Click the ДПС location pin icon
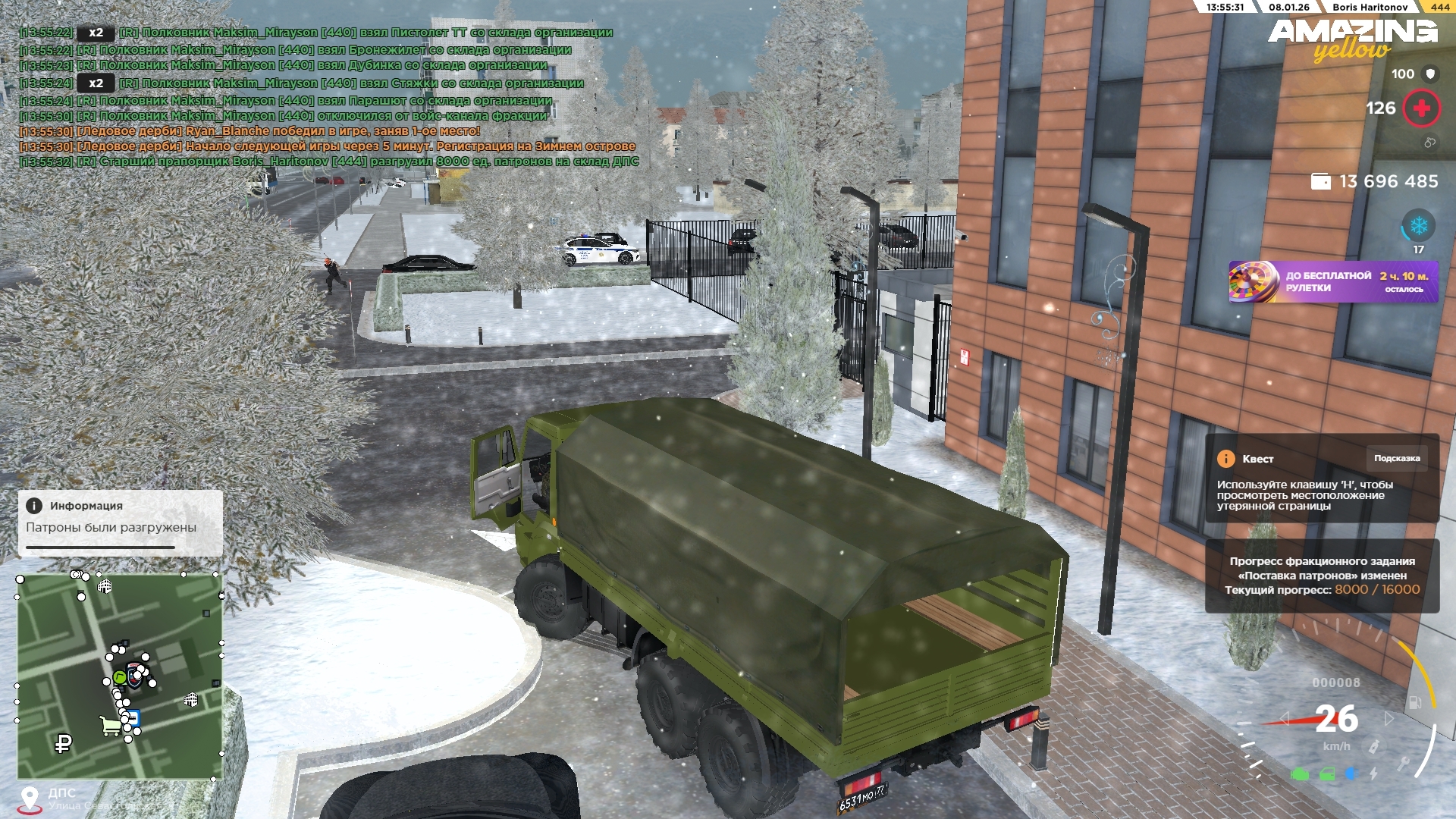This screenshot has width=1456, height=819. (x=30, y=799)
